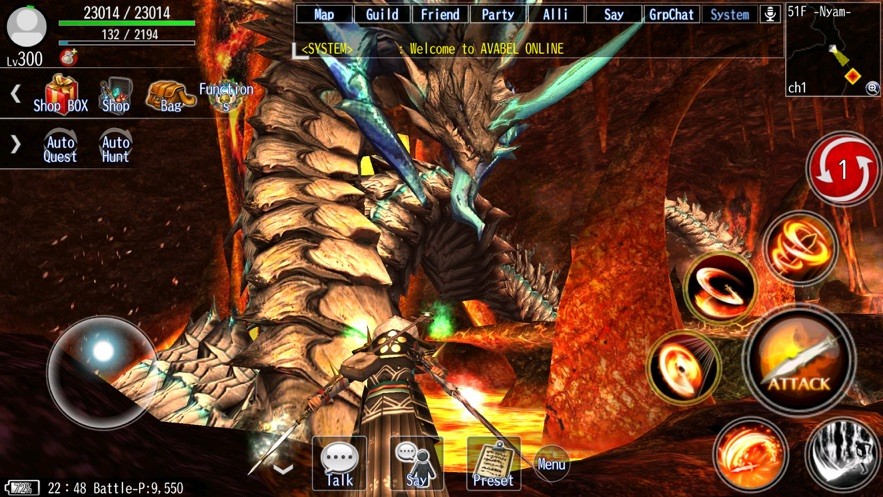Open the GrpChat tab
883x497 pixels.
click(x=672, y=14)
